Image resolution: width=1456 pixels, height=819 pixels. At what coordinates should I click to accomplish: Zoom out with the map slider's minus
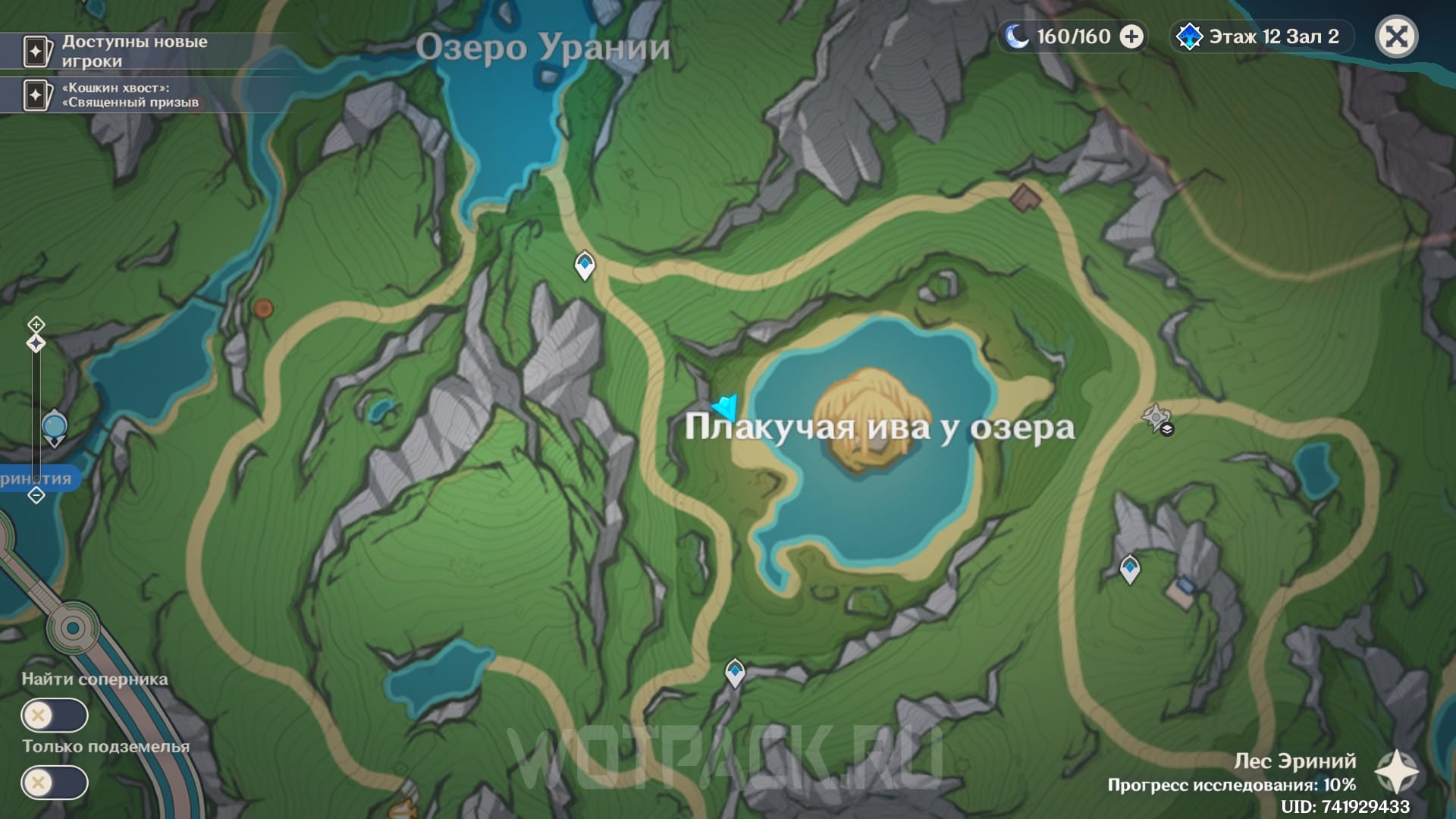tap(36, 495)
